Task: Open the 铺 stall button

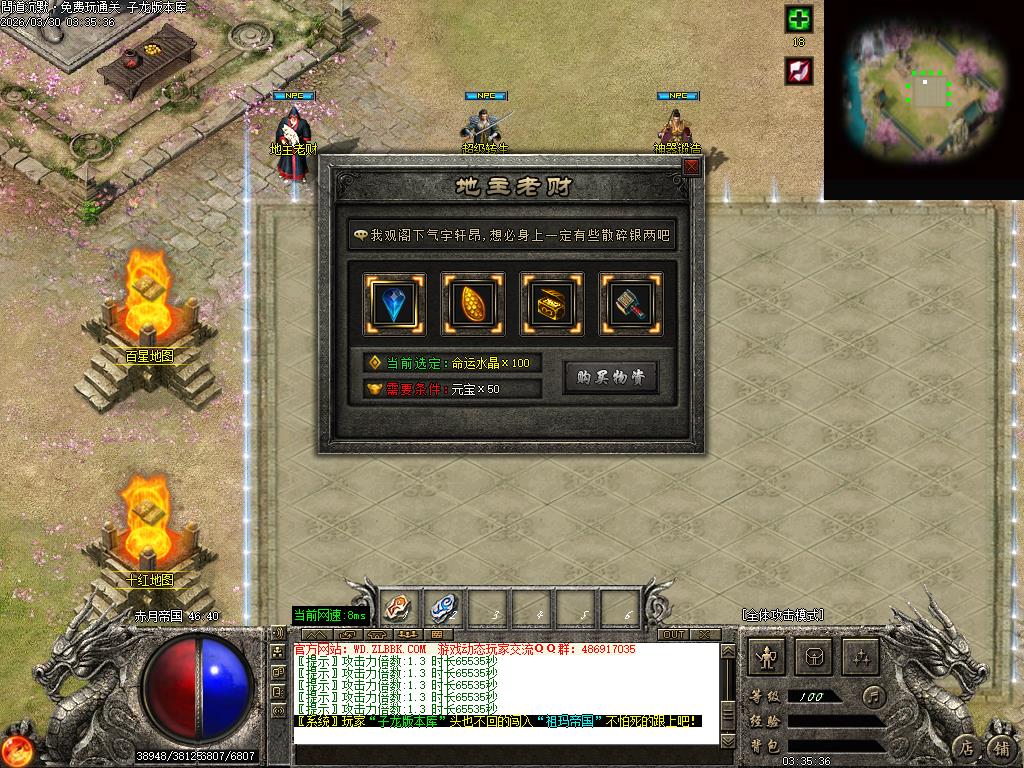Action: (x=1000, y=747)
